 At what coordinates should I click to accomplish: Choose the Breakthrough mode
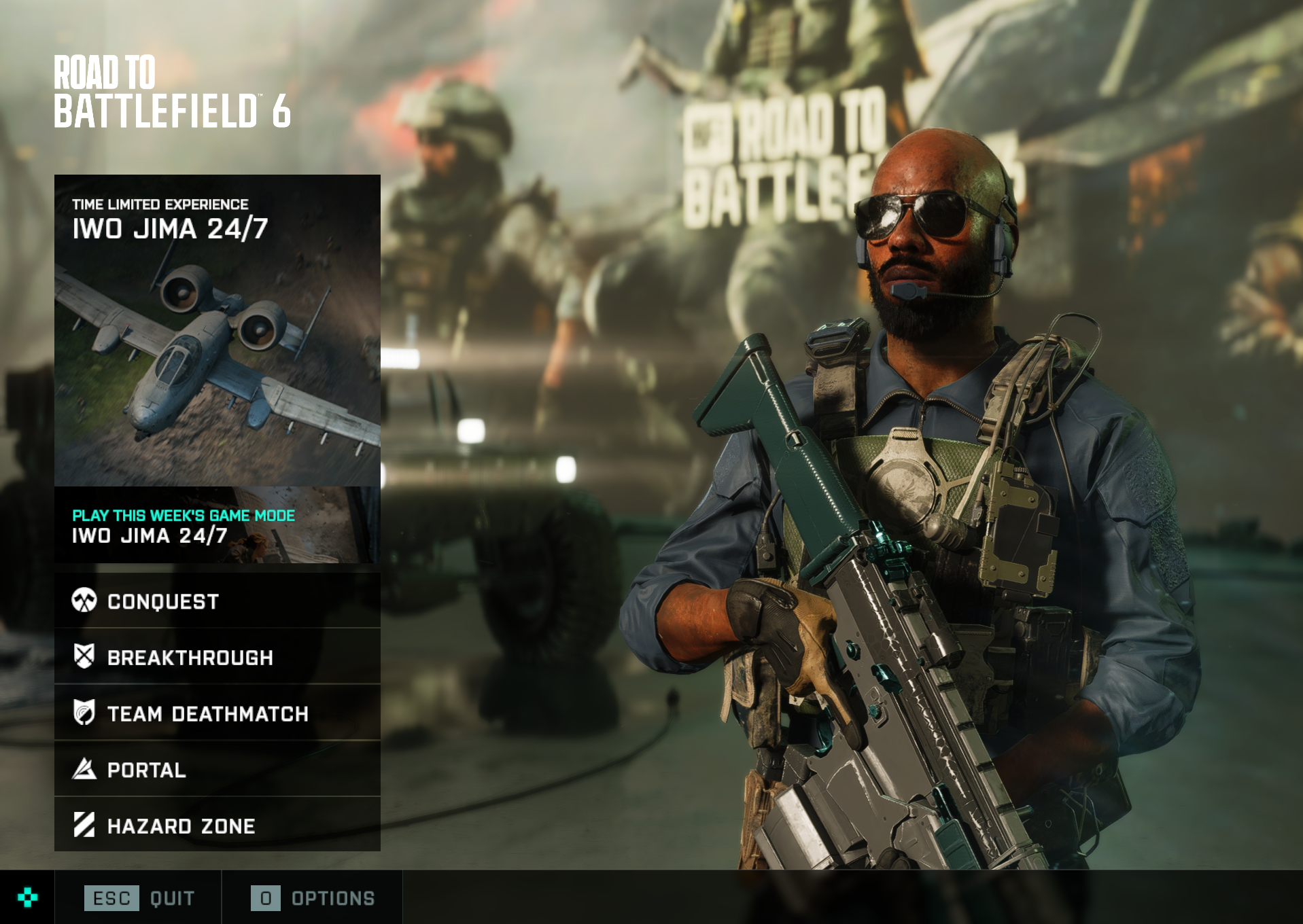click(x=217, y=657)
